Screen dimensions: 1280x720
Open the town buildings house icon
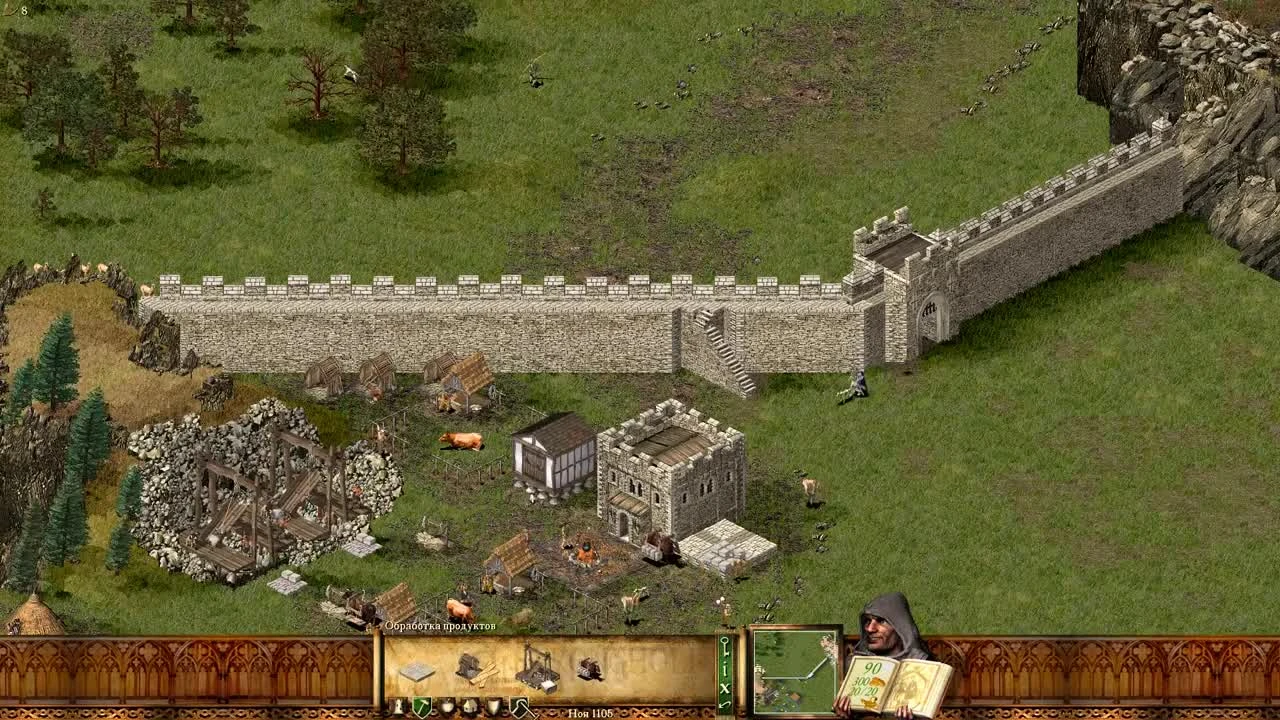(x=471, y=706)
